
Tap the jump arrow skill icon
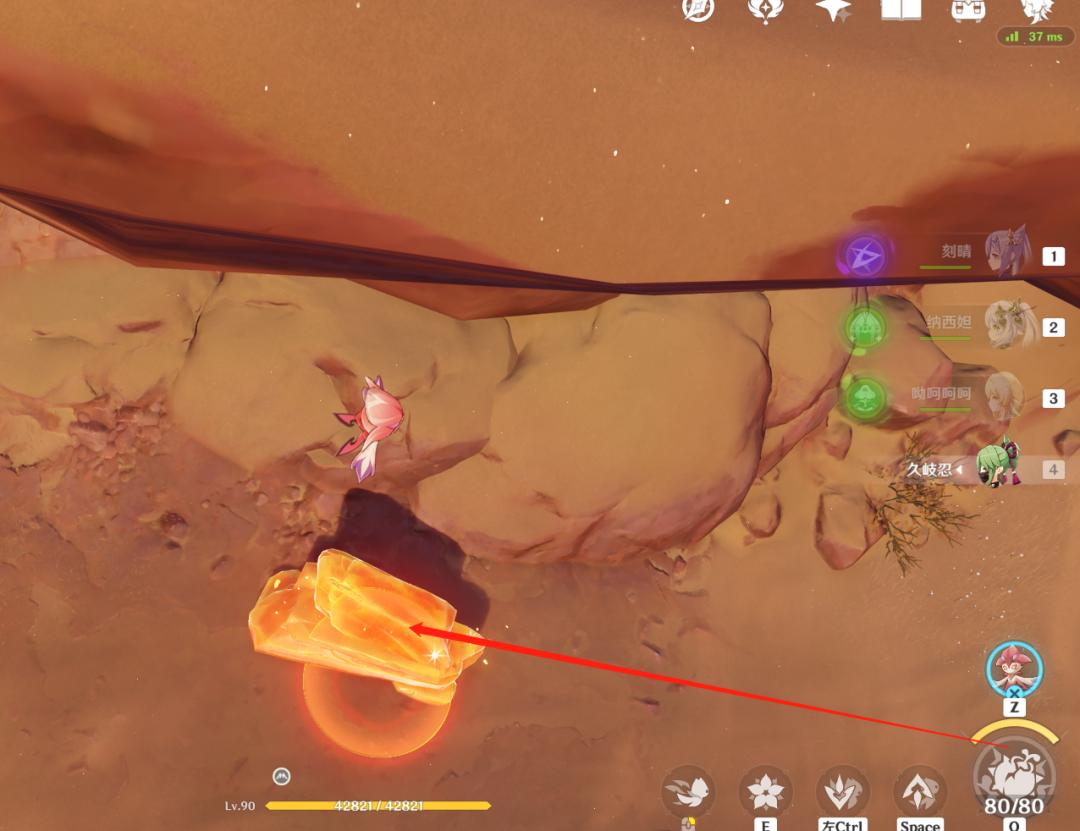[920, 792]
